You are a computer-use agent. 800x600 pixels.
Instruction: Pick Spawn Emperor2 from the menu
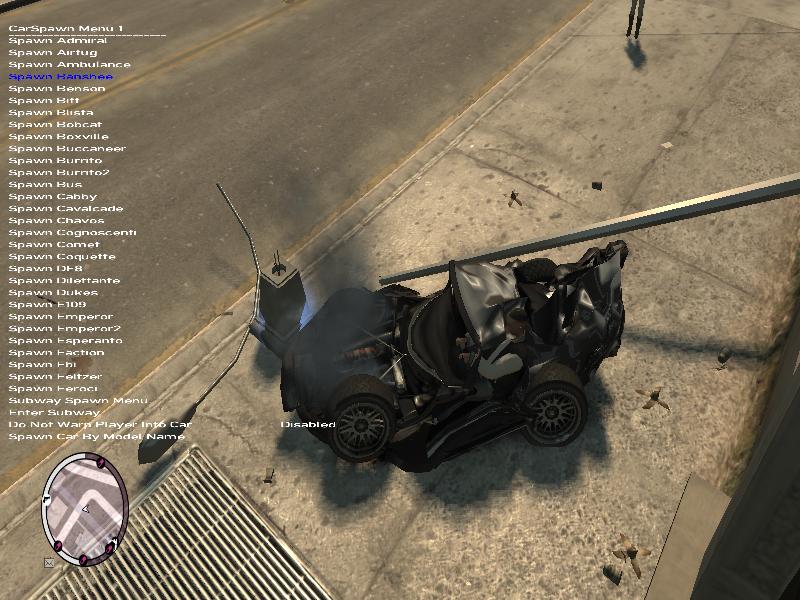point(64,329)
